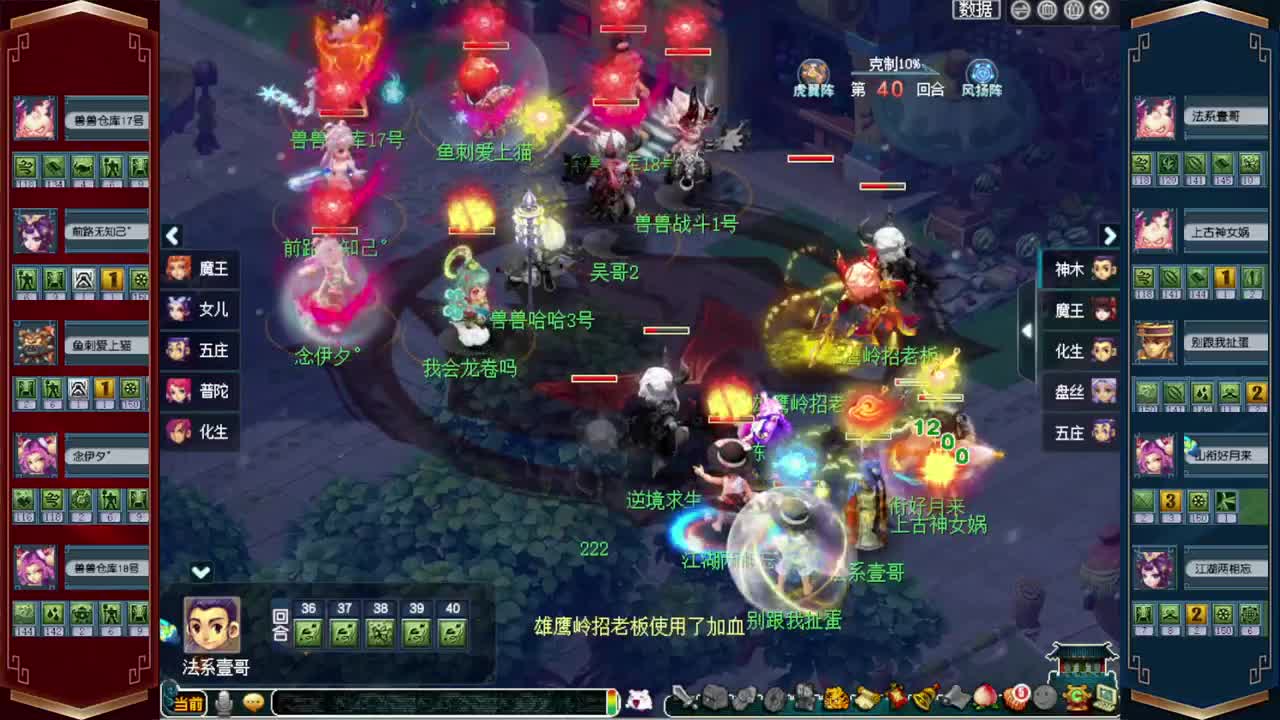Viewport: 1280px width, 720px height.
Task: Click the golden bell icon in the bottom toolbar
Action: [x=923, y=697]
